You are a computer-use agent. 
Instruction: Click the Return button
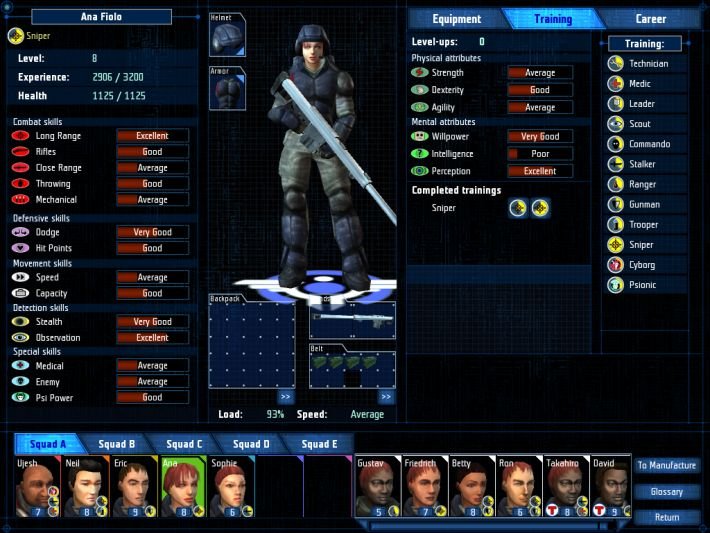pos(666,517)
